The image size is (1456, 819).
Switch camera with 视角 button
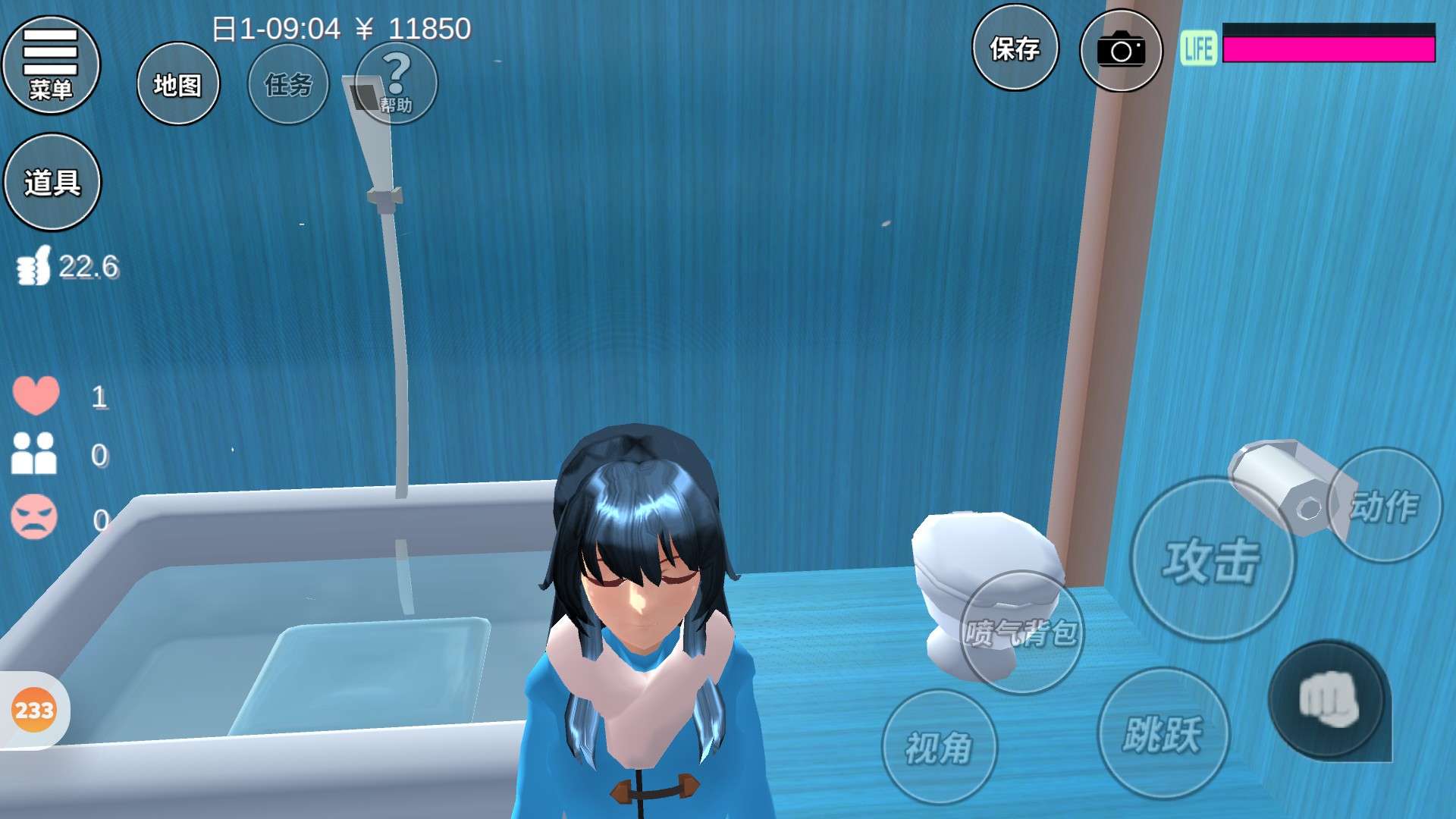939,747
